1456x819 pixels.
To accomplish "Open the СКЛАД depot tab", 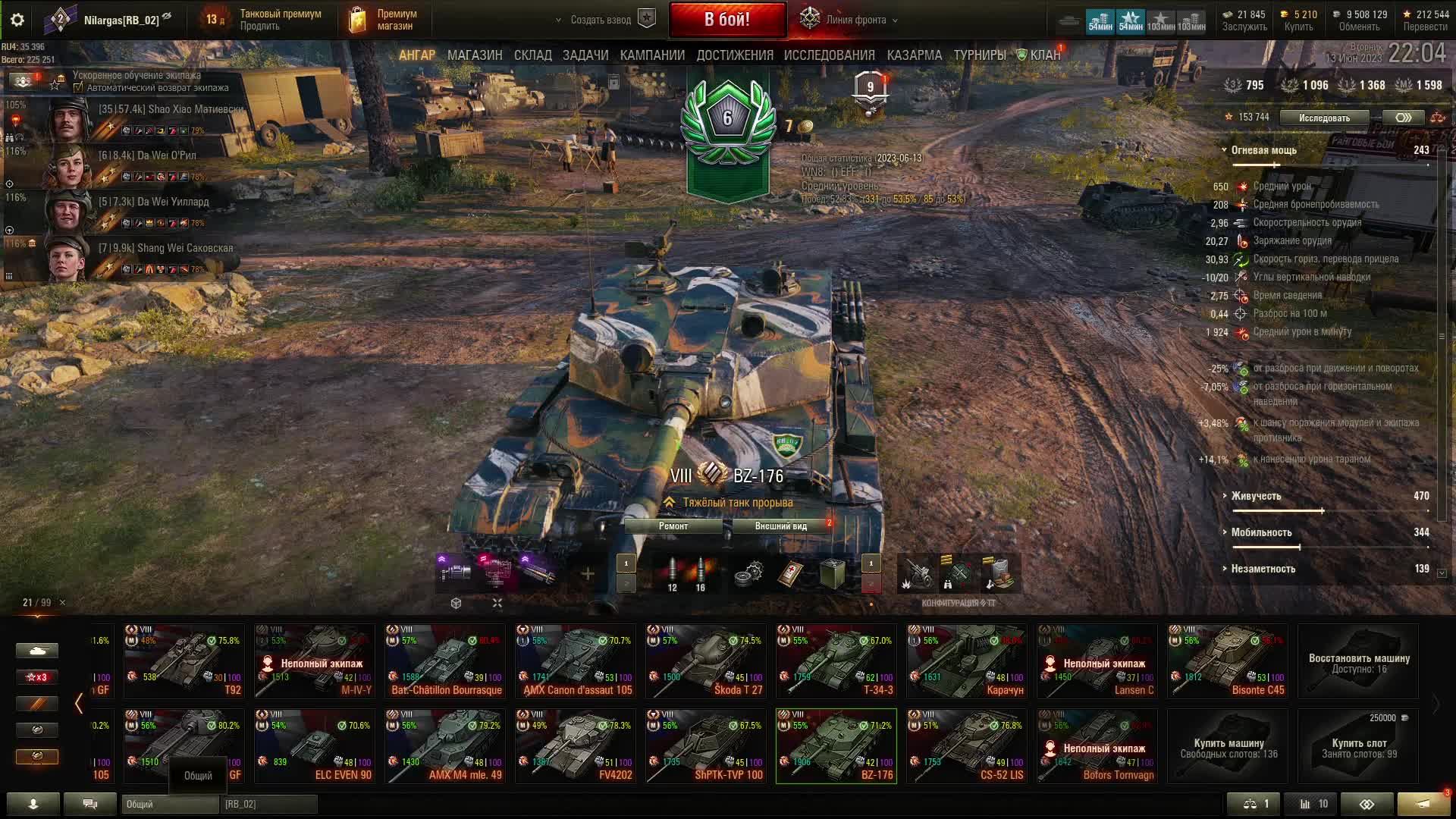I will click(532, 55).
